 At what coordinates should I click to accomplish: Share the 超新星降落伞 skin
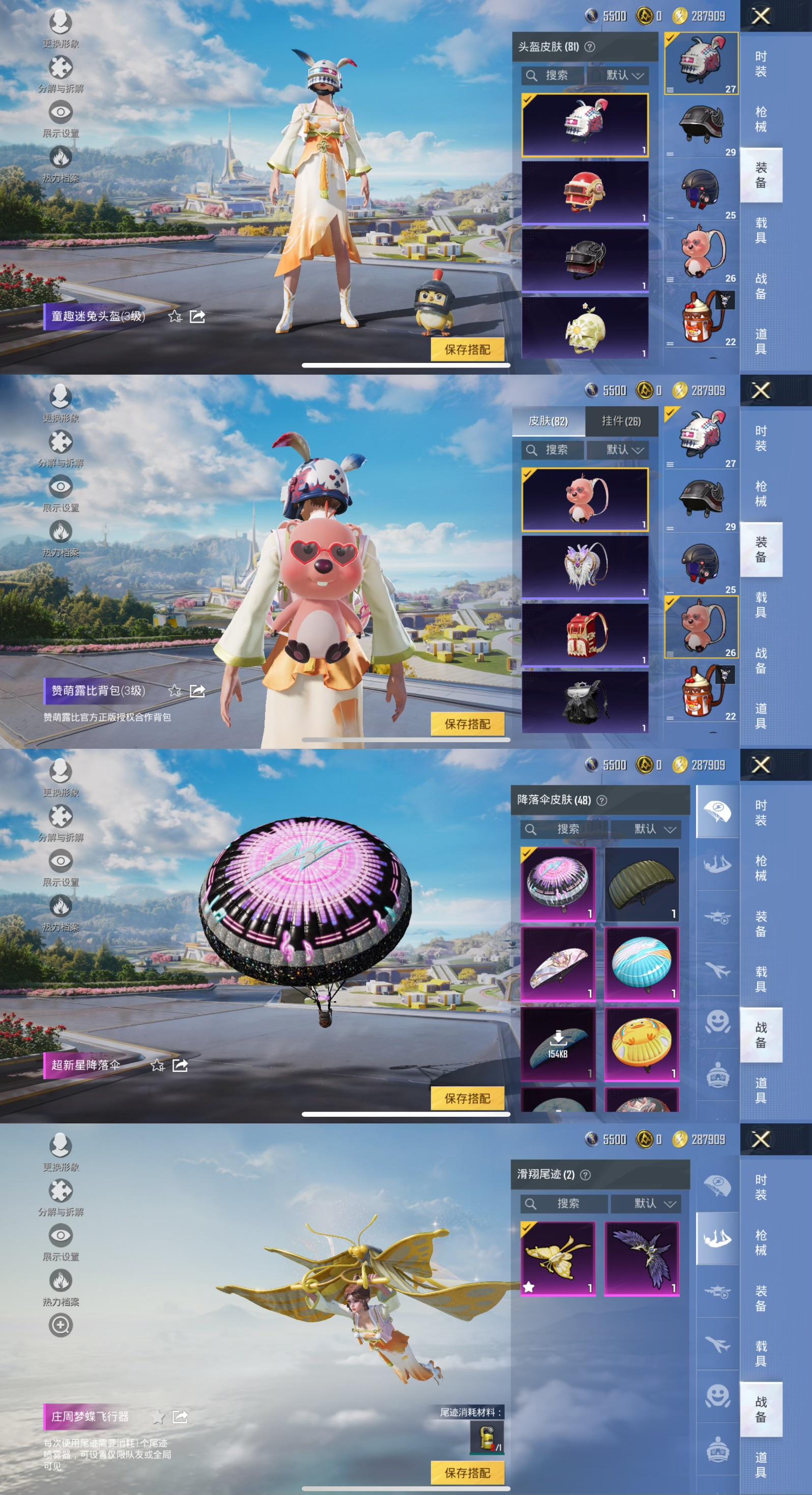pyautogui.click(x=180, y=1065)
